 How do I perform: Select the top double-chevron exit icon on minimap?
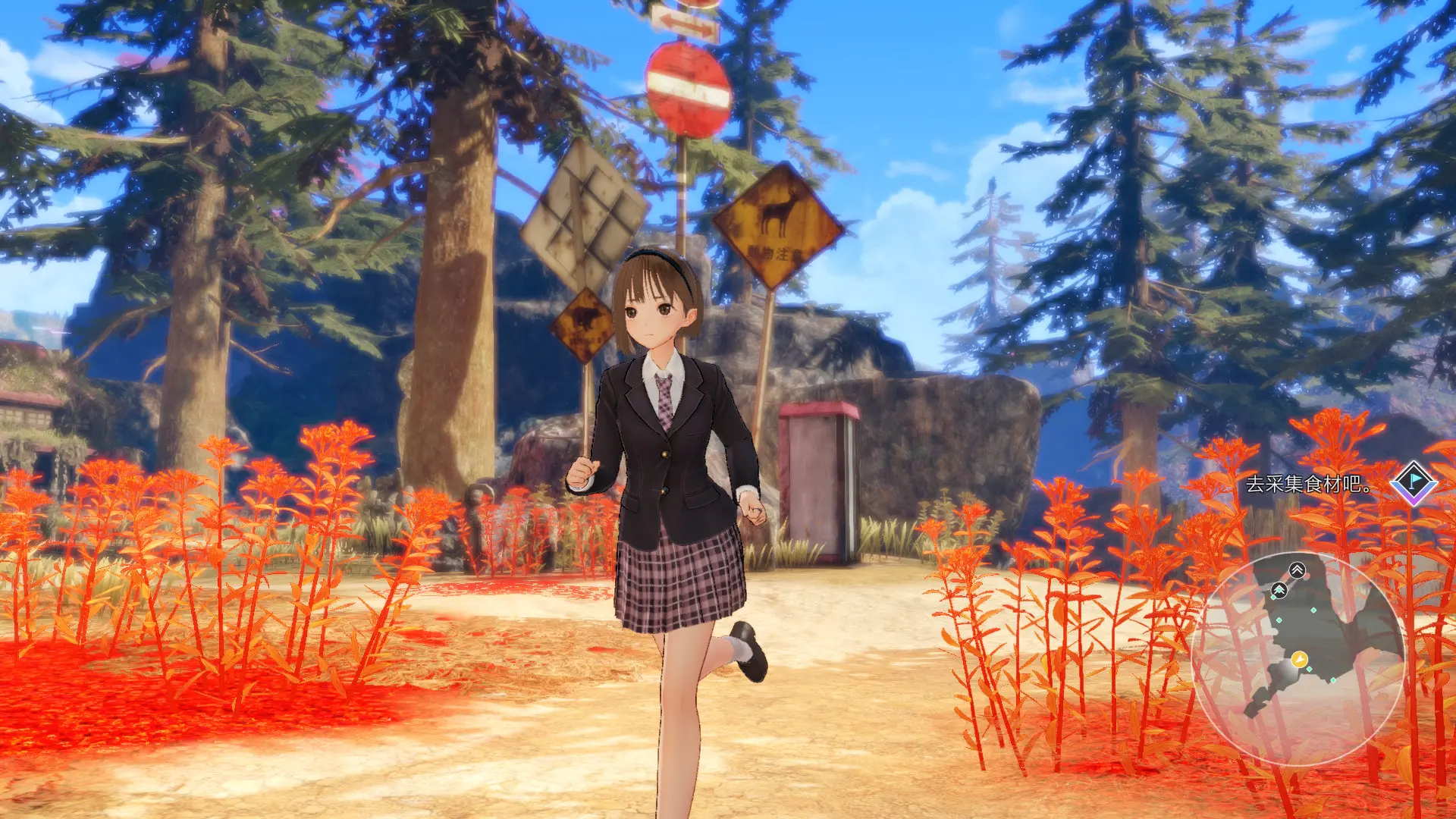point(1298,570)
